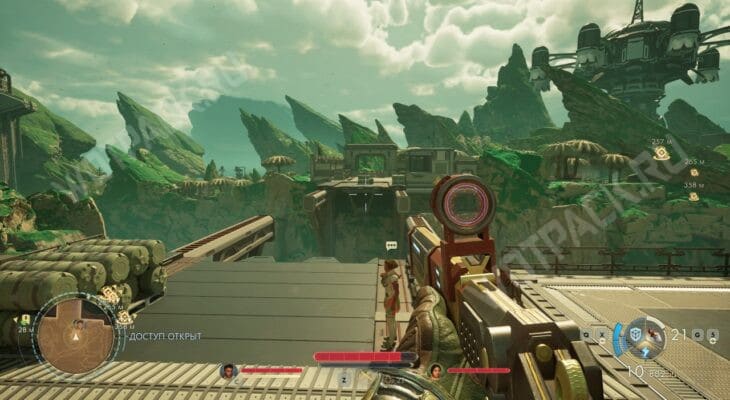Click the speech bubble above the companion
This screenshot has height=400, width=730.
[x=391, y=245]
